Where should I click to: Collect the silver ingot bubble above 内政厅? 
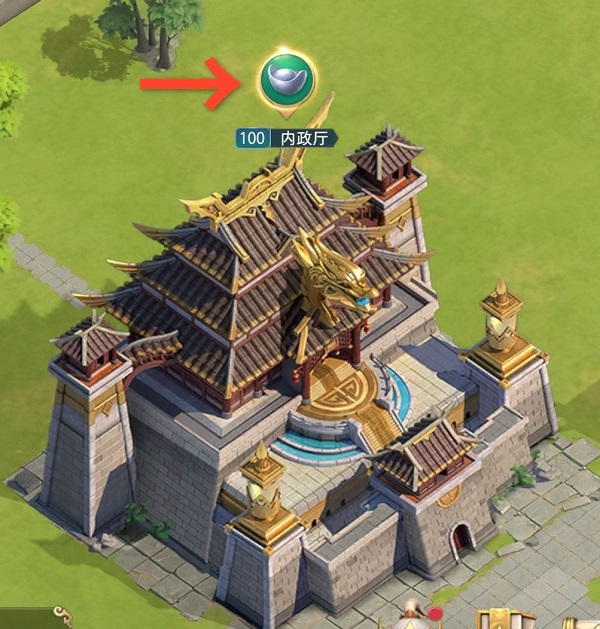(286, 79)
